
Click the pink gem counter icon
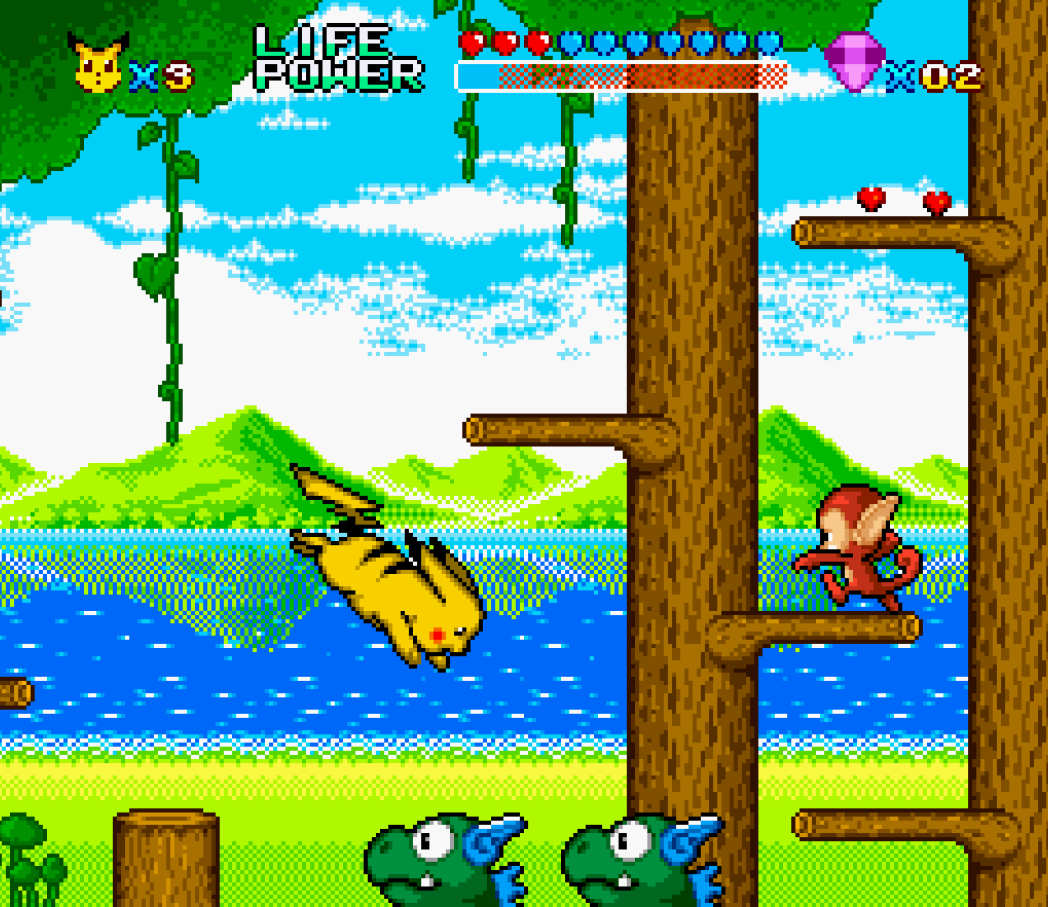(x=853, y=61)
